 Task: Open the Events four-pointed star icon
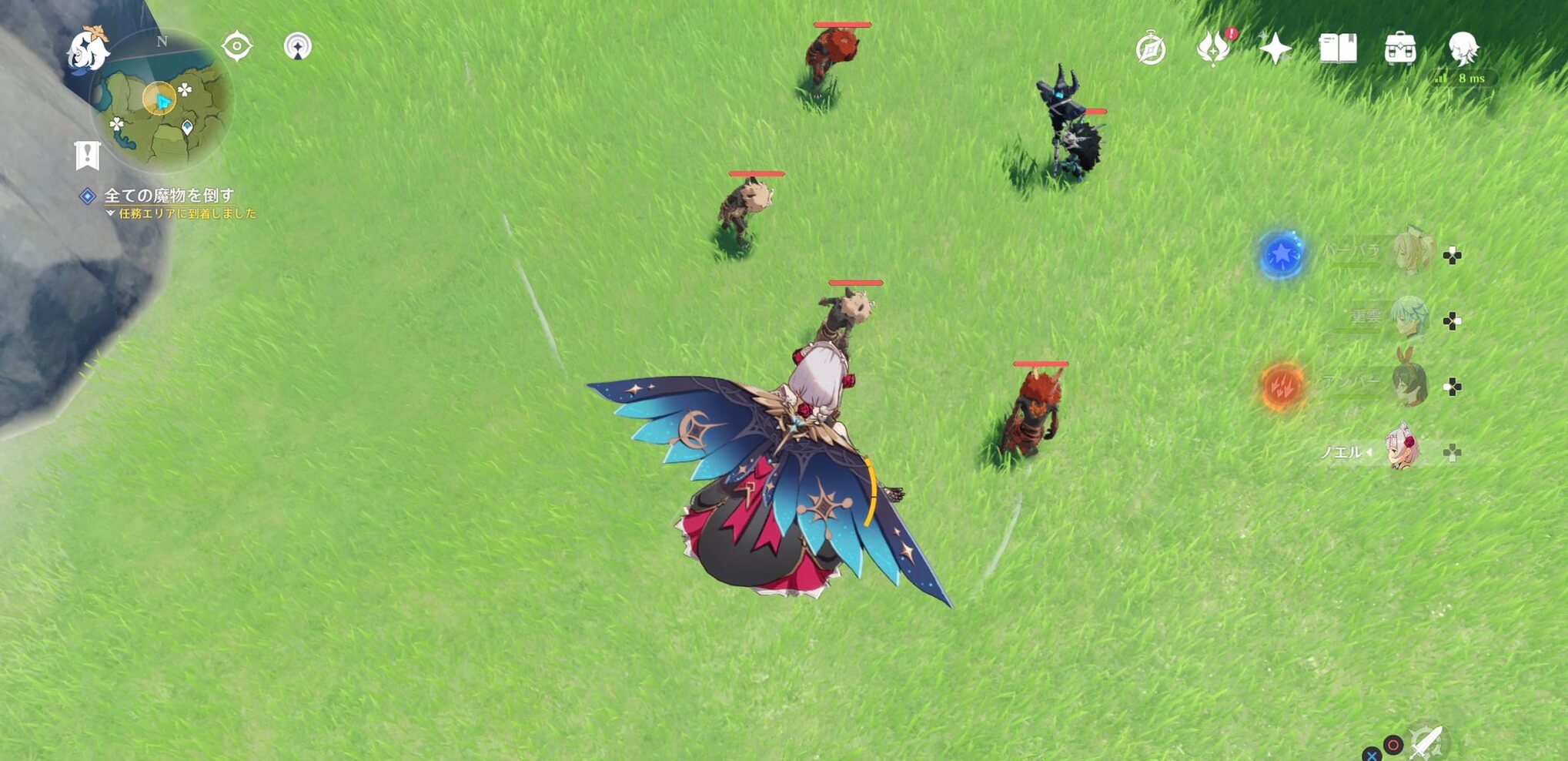[x=1274, y=48]
